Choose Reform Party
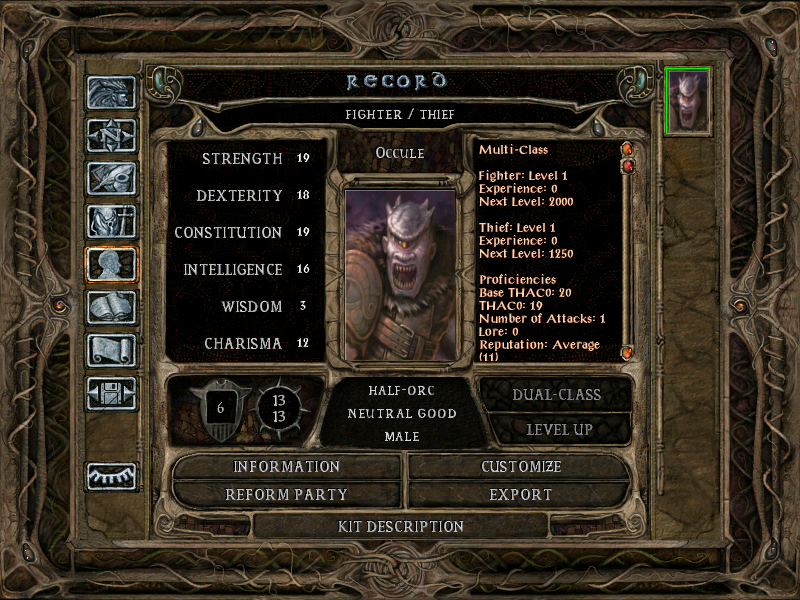 (x=287, y=495)
